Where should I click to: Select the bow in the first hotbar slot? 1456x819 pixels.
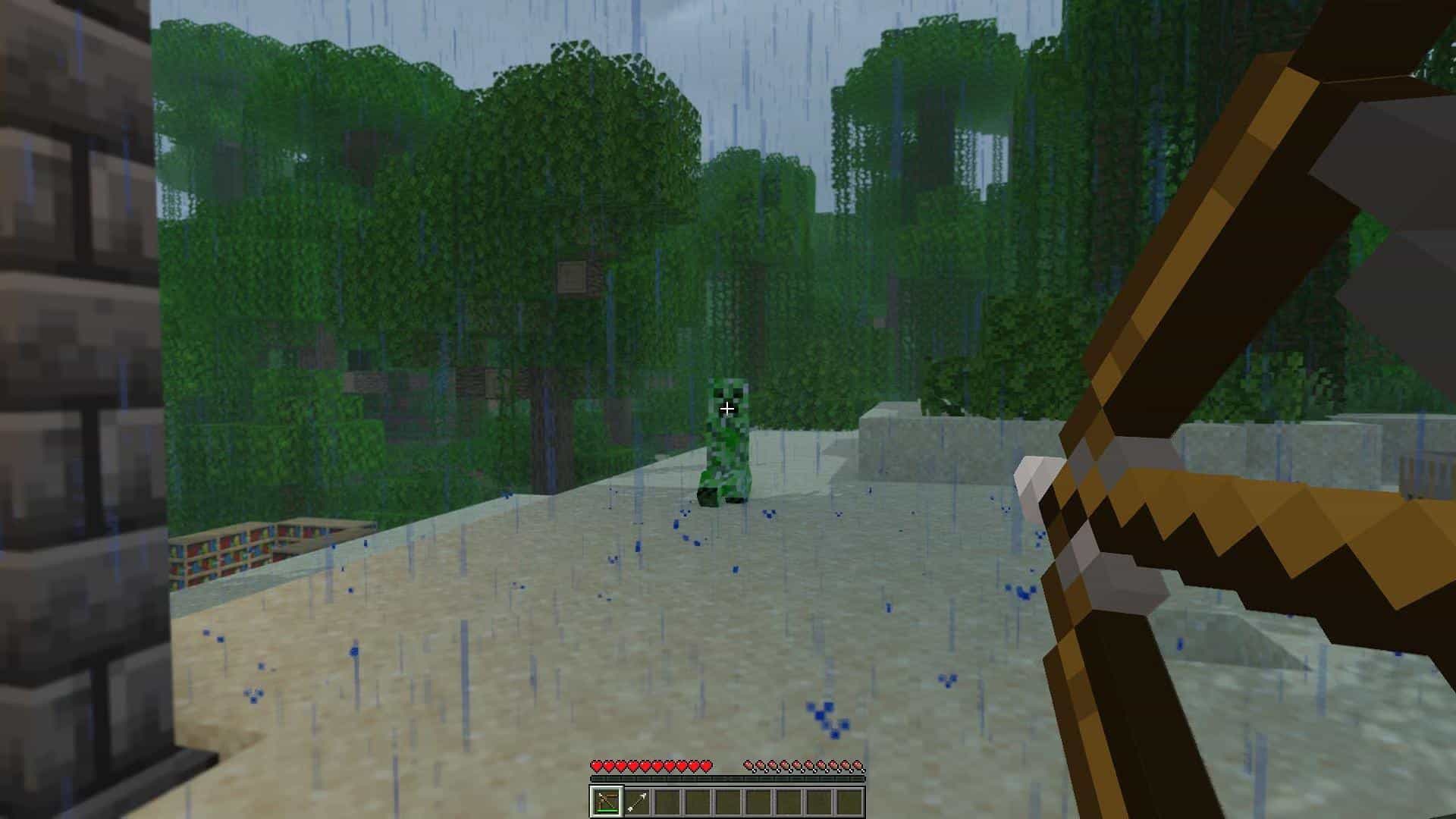[607, 799]
